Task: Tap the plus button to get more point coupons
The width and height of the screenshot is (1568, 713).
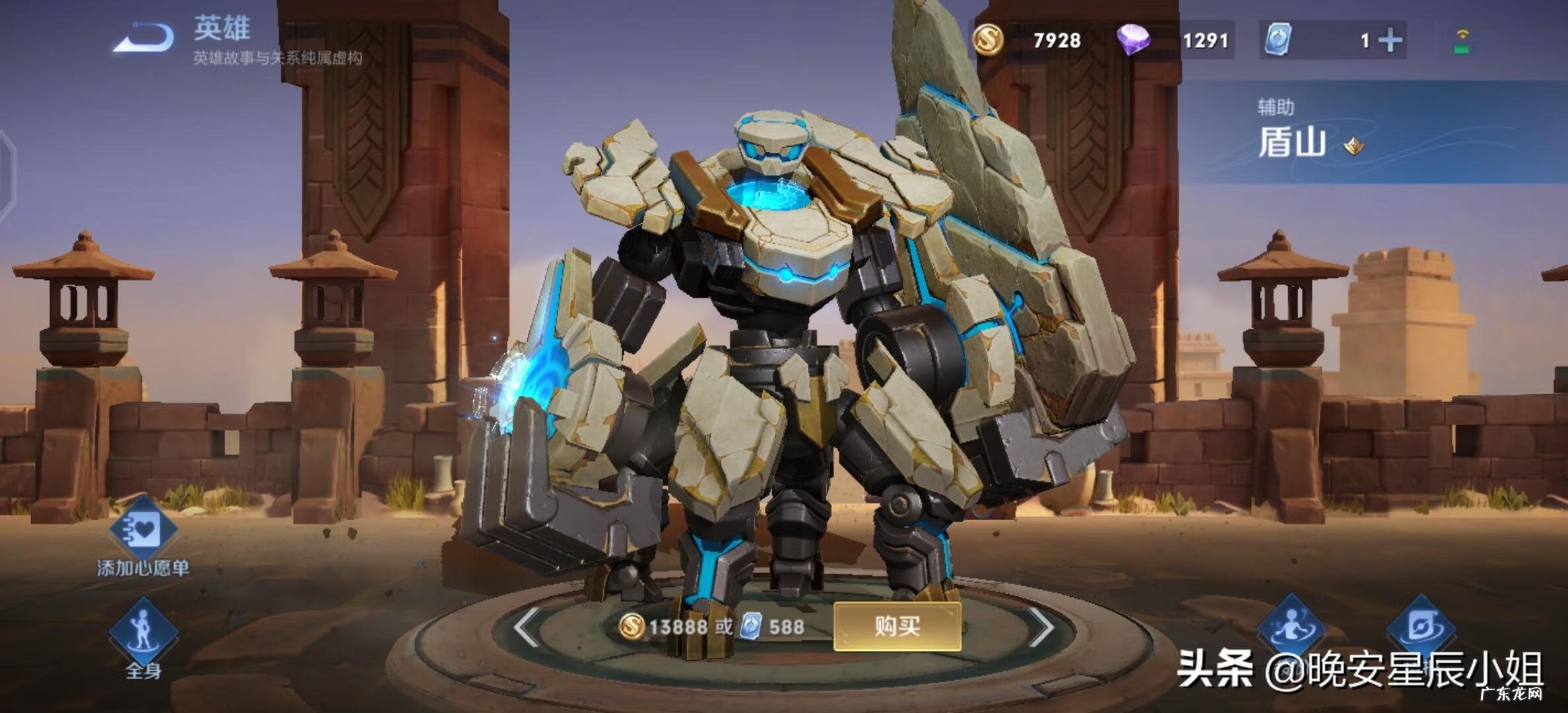Action: pos(1392,41)
